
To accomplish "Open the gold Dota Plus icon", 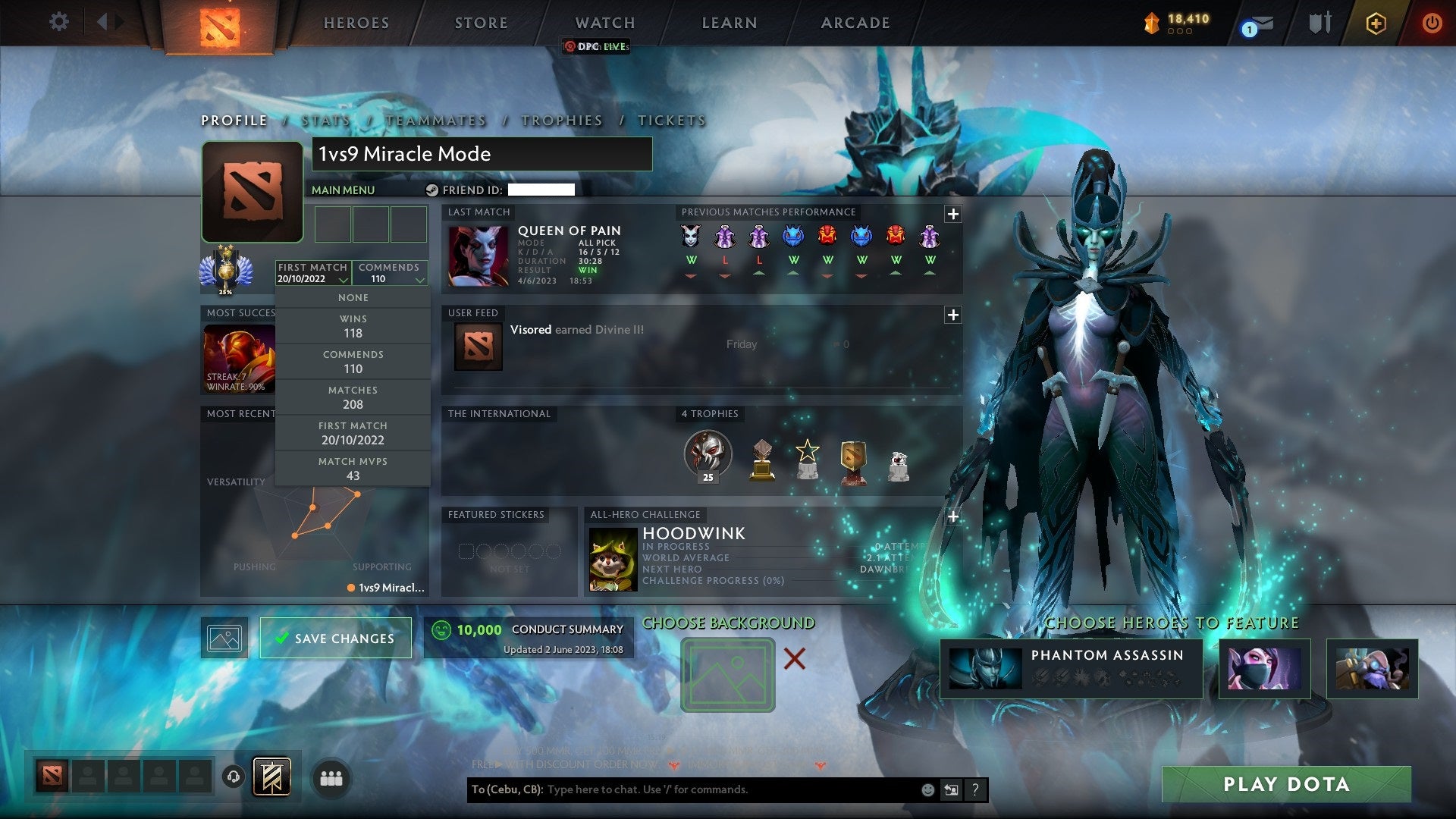I will click(x=1376, y=24).
